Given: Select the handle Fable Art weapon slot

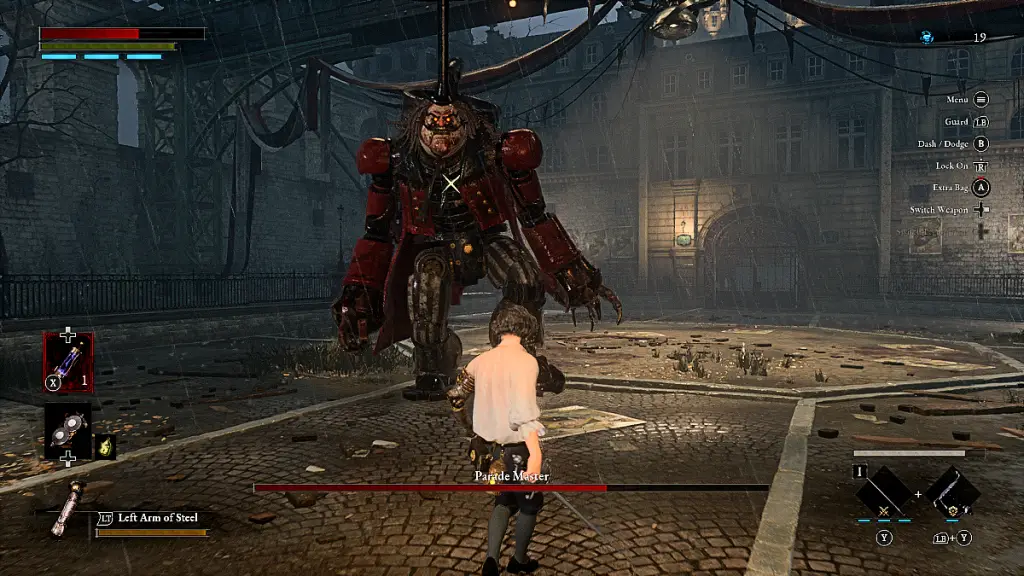Looking at the screenshot, I should point(952,492).
